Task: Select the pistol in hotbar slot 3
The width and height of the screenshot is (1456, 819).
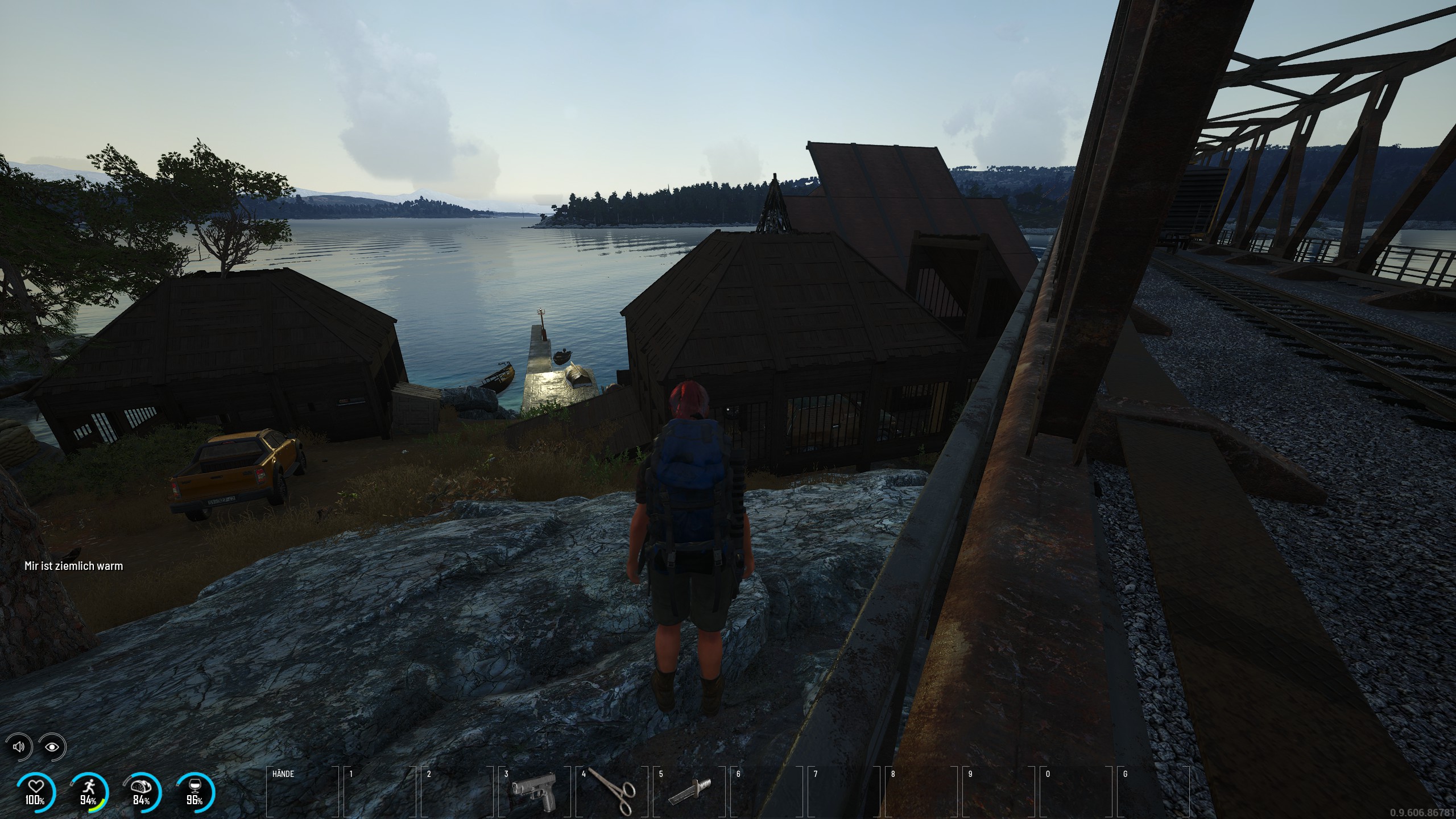Action: [x=533, y=791]
